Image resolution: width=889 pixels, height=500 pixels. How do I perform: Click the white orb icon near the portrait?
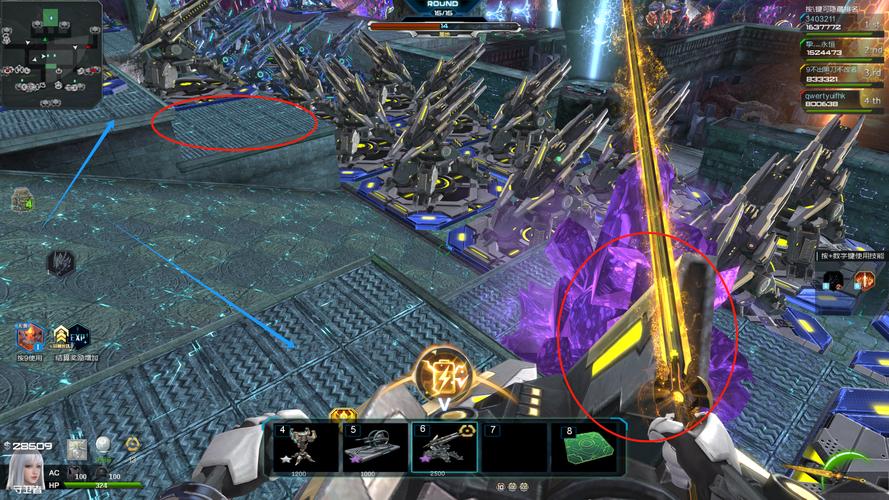coord(101,444)
